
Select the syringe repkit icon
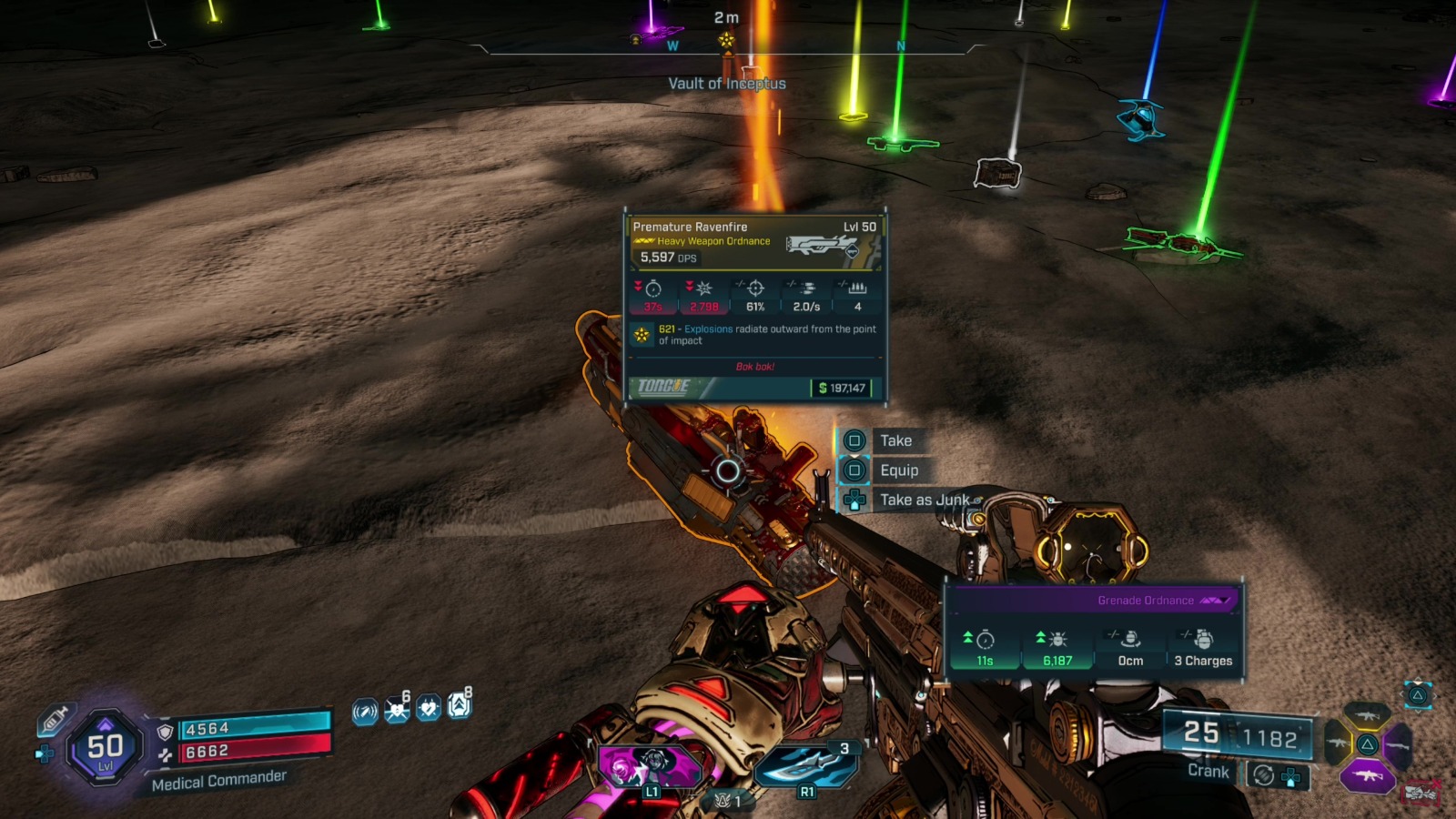53,721
